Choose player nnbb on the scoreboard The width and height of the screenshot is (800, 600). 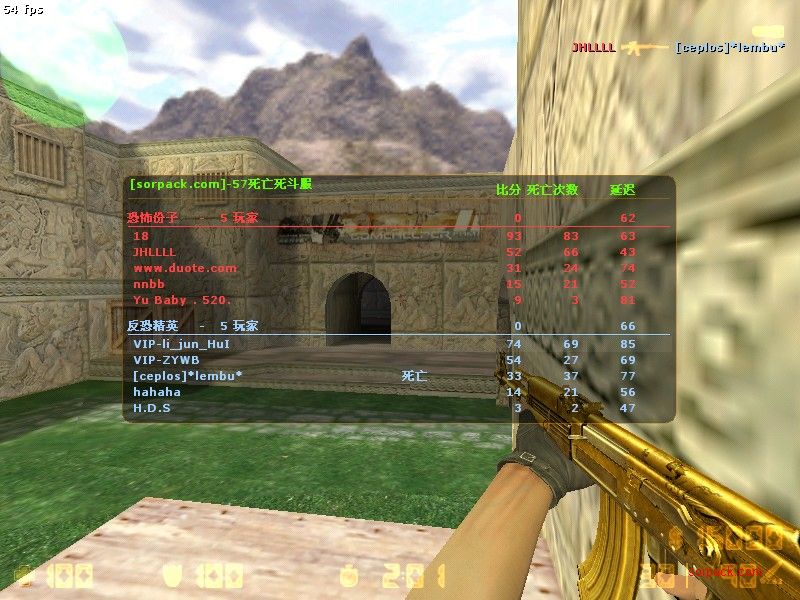point(149,284)
